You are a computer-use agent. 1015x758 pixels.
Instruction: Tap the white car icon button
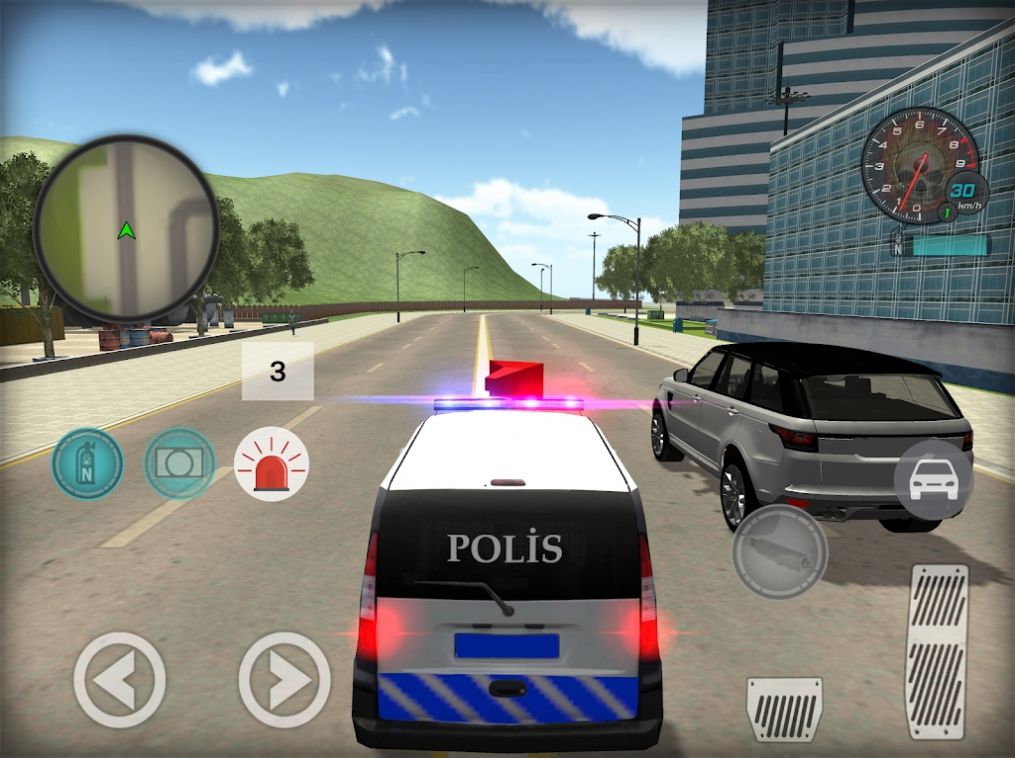click(933, 480)
